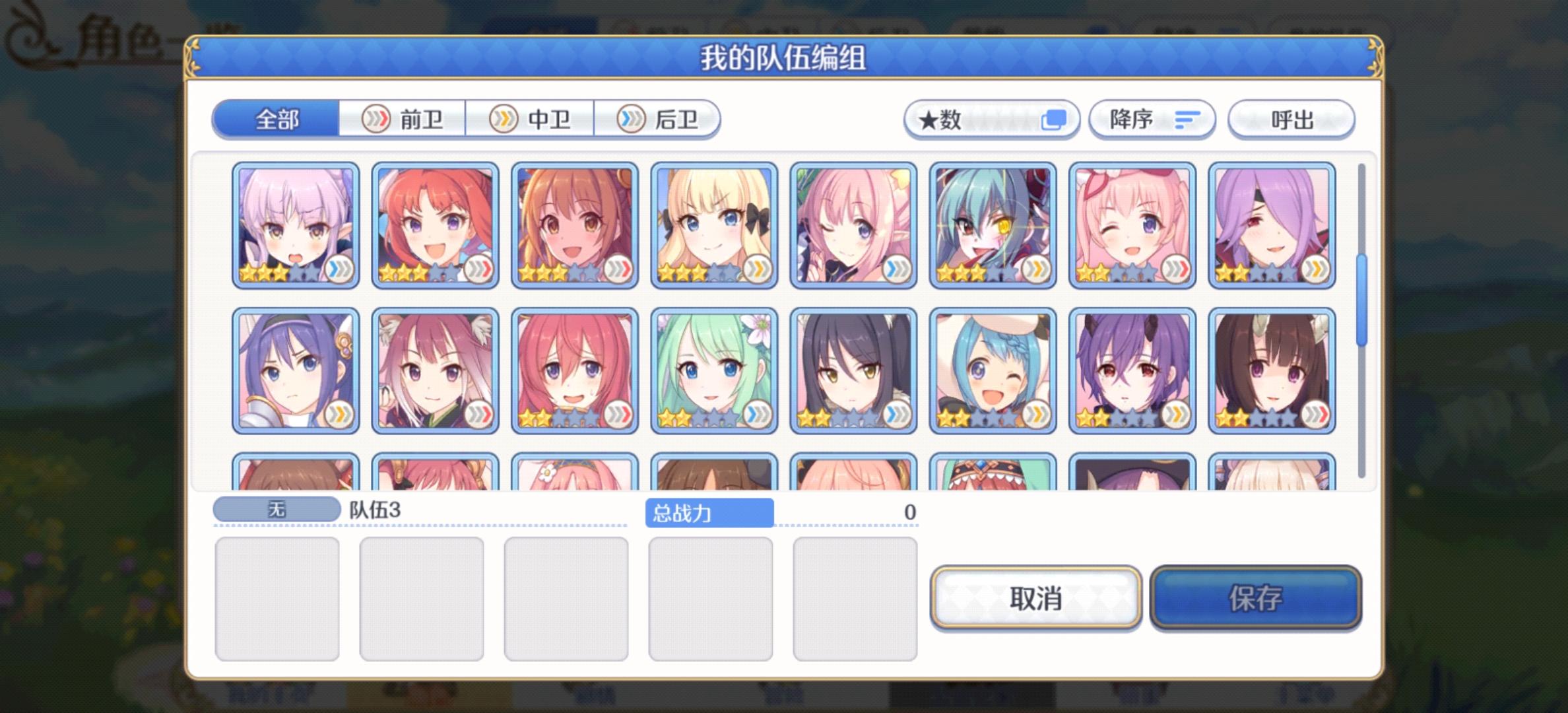Select the green-haired character in row two
This screenshot has height=713, width=1568.
(x=713, y=370)
